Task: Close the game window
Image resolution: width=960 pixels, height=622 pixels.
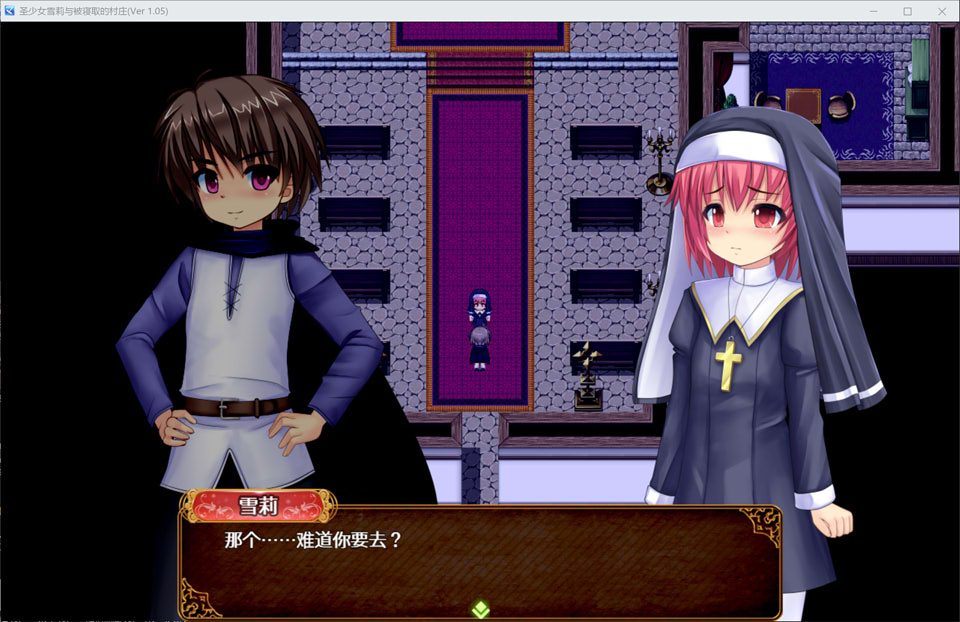Action: point(940,11)
